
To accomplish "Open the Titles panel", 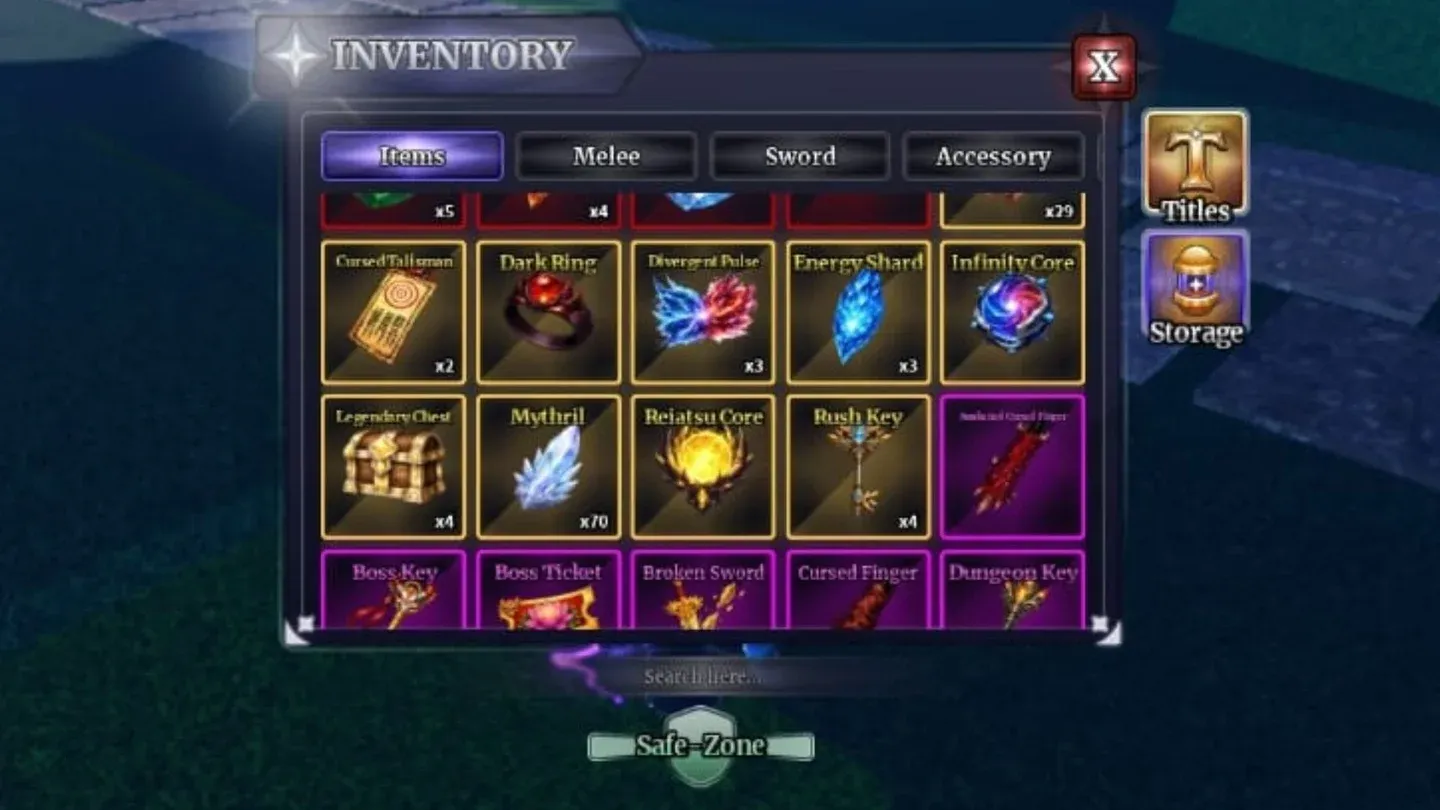I will pyautogui.click(x=1194, y=165).
